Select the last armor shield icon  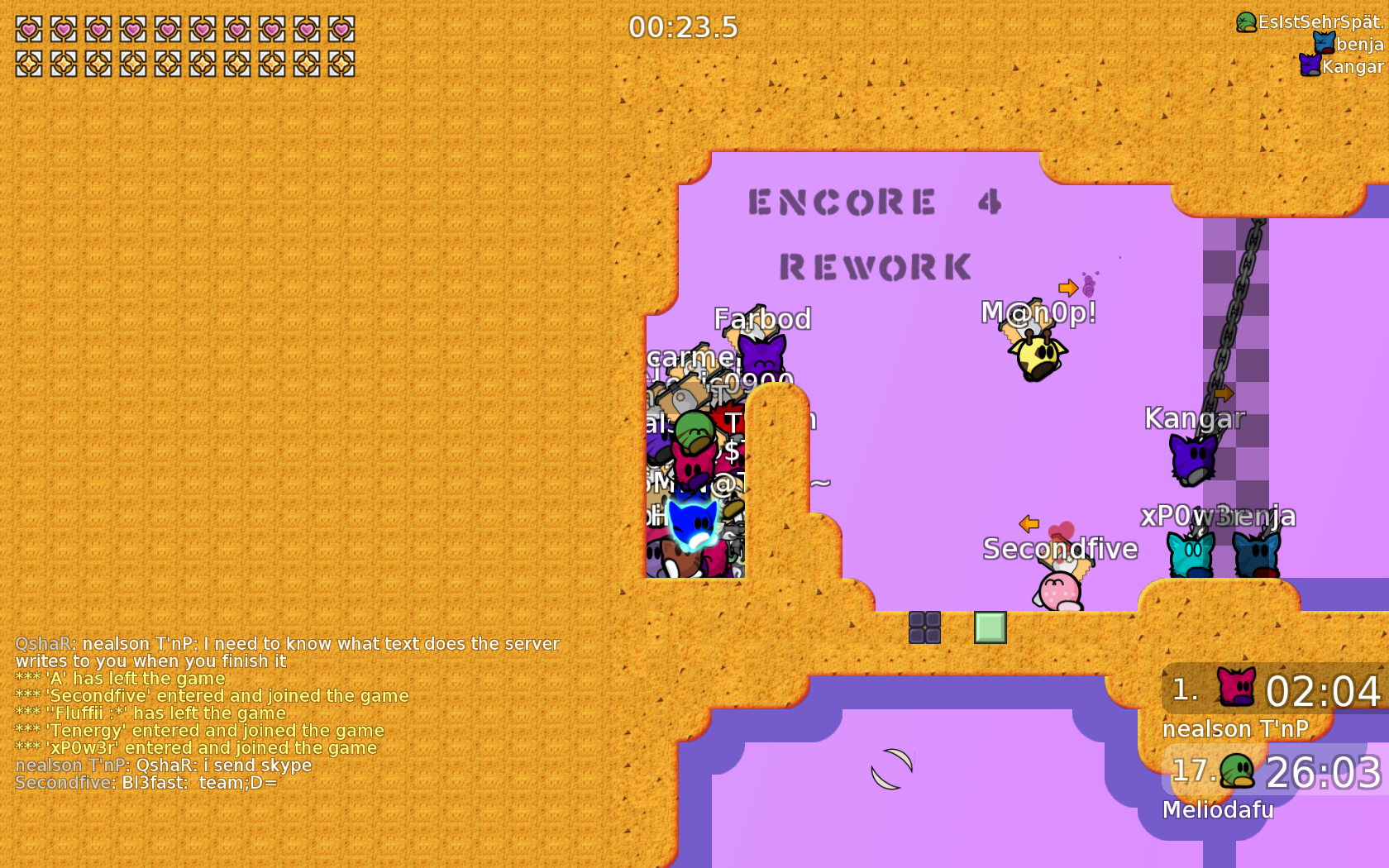click(x=342, y=62)
